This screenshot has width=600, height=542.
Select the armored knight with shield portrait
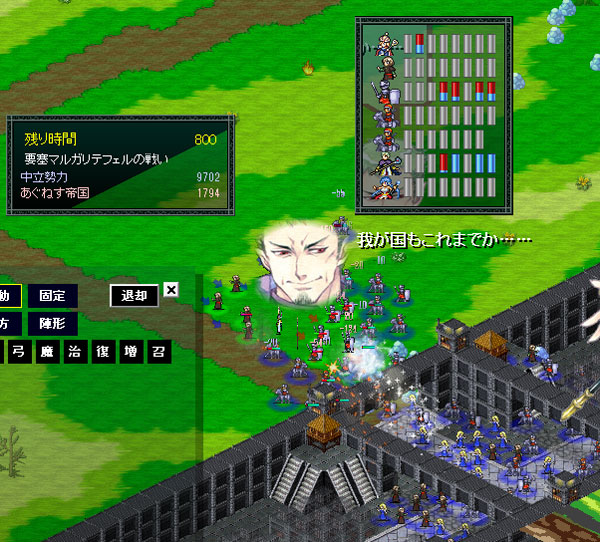coord(385,93)
